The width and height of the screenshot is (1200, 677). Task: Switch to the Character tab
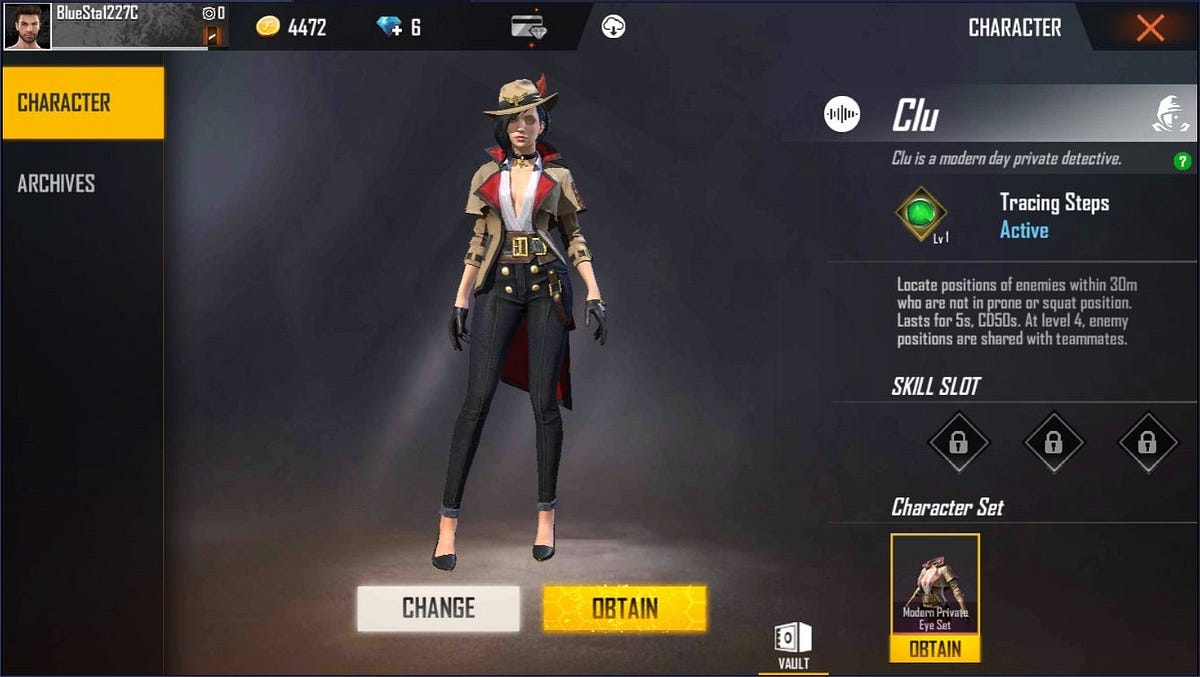click(83, 103)
